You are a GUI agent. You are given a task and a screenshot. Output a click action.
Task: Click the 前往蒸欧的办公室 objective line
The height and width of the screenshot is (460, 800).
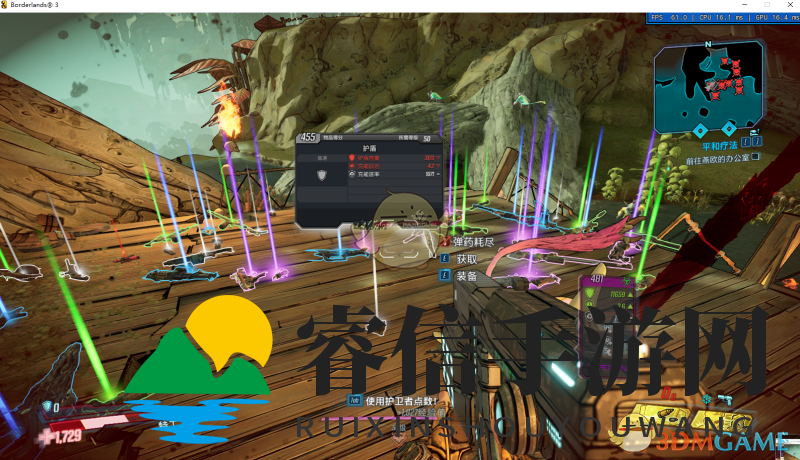[x=716, y=157]
